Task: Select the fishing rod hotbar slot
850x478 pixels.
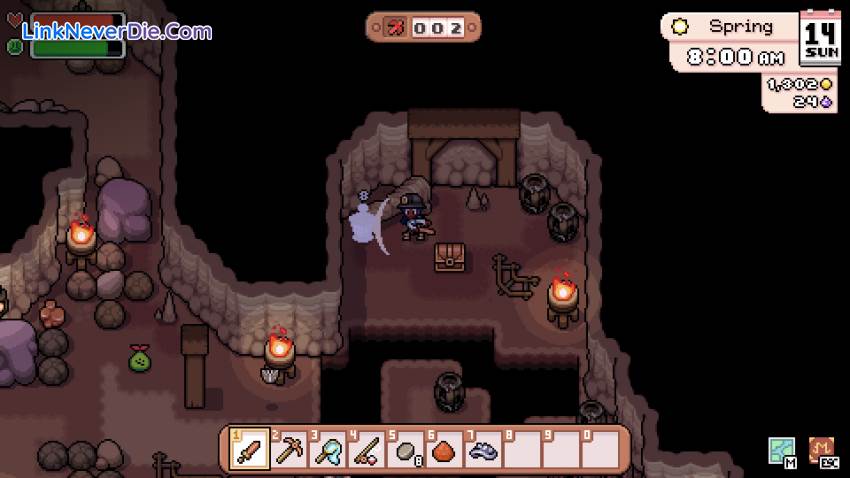Action: (x=366, y=450)
